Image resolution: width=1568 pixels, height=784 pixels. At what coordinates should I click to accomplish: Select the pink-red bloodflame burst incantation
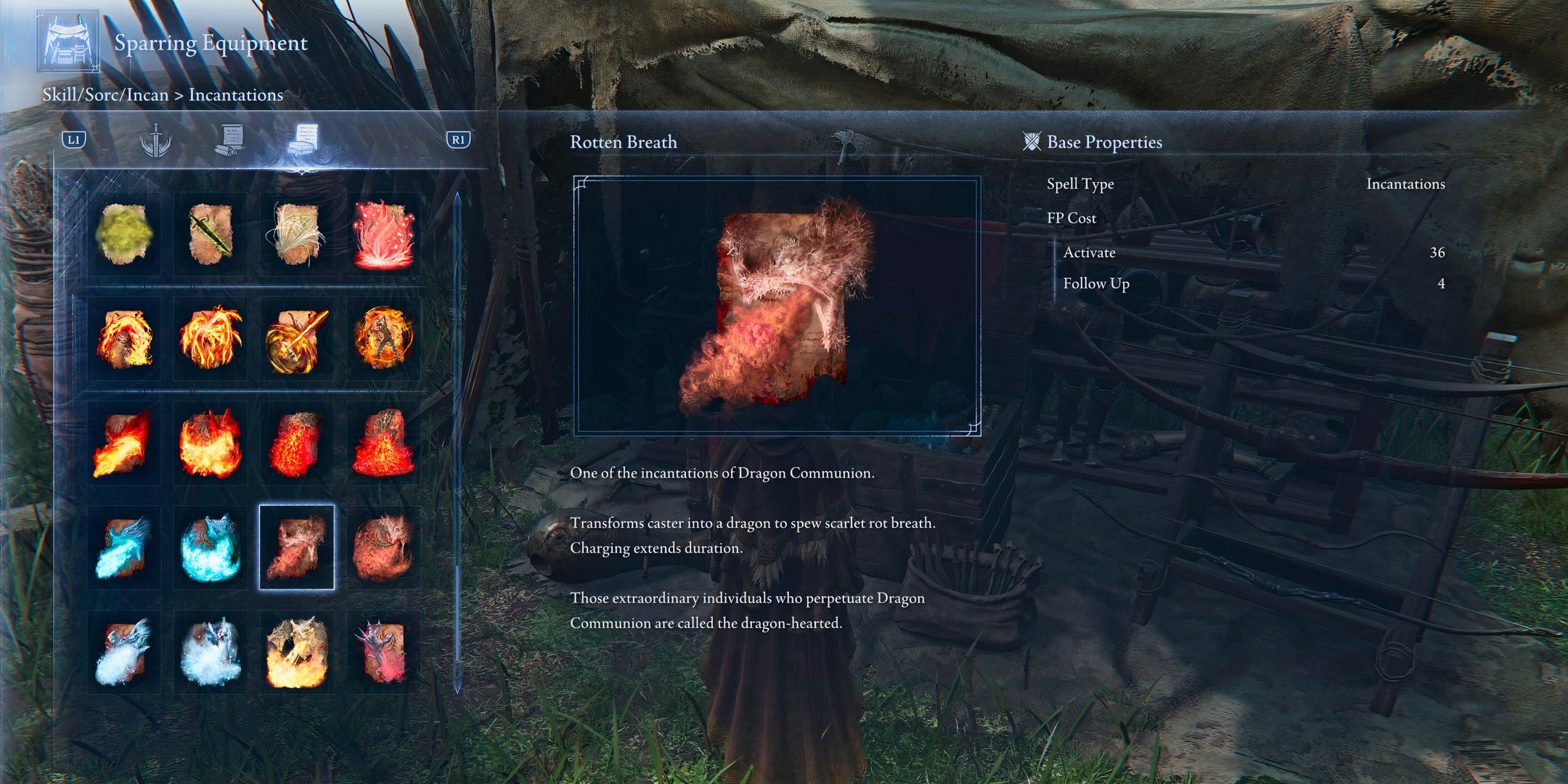coord(383,234)
